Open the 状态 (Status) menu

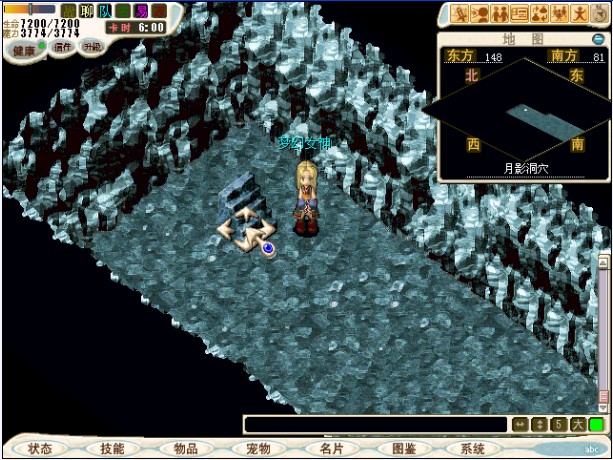[40, 449]
